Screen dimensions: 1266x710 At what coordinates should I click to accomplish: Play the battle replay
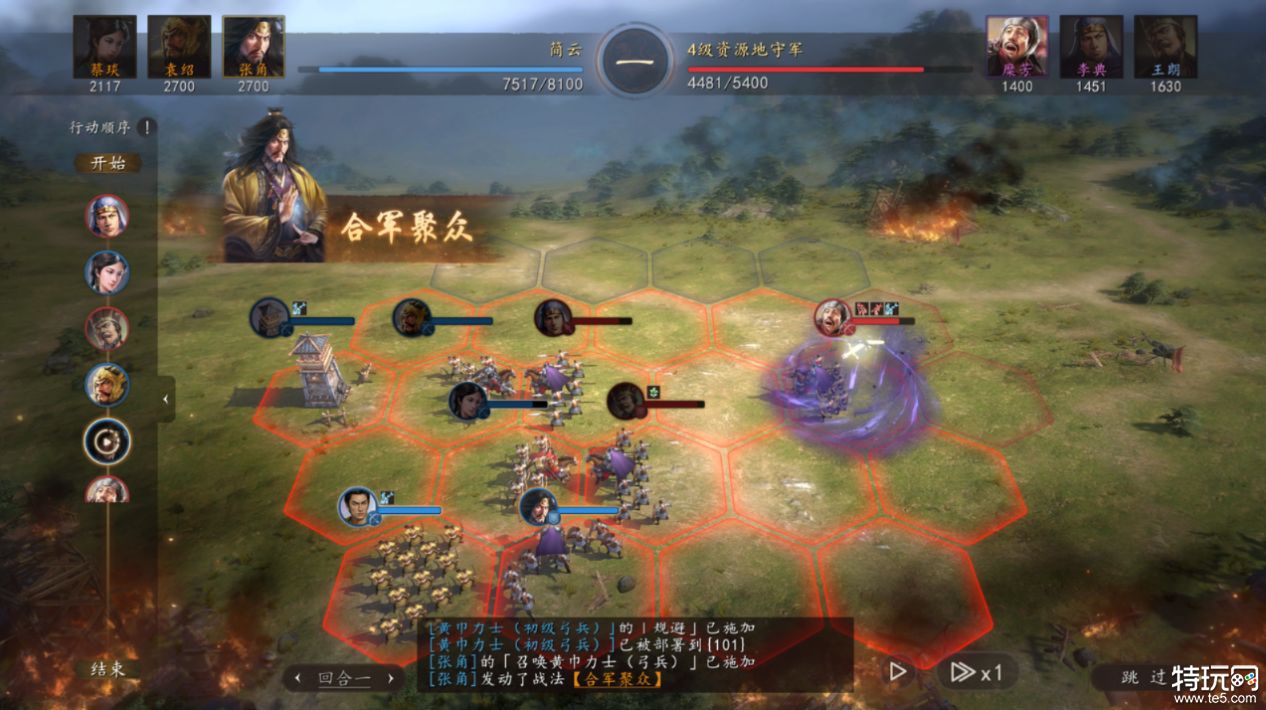898,672
